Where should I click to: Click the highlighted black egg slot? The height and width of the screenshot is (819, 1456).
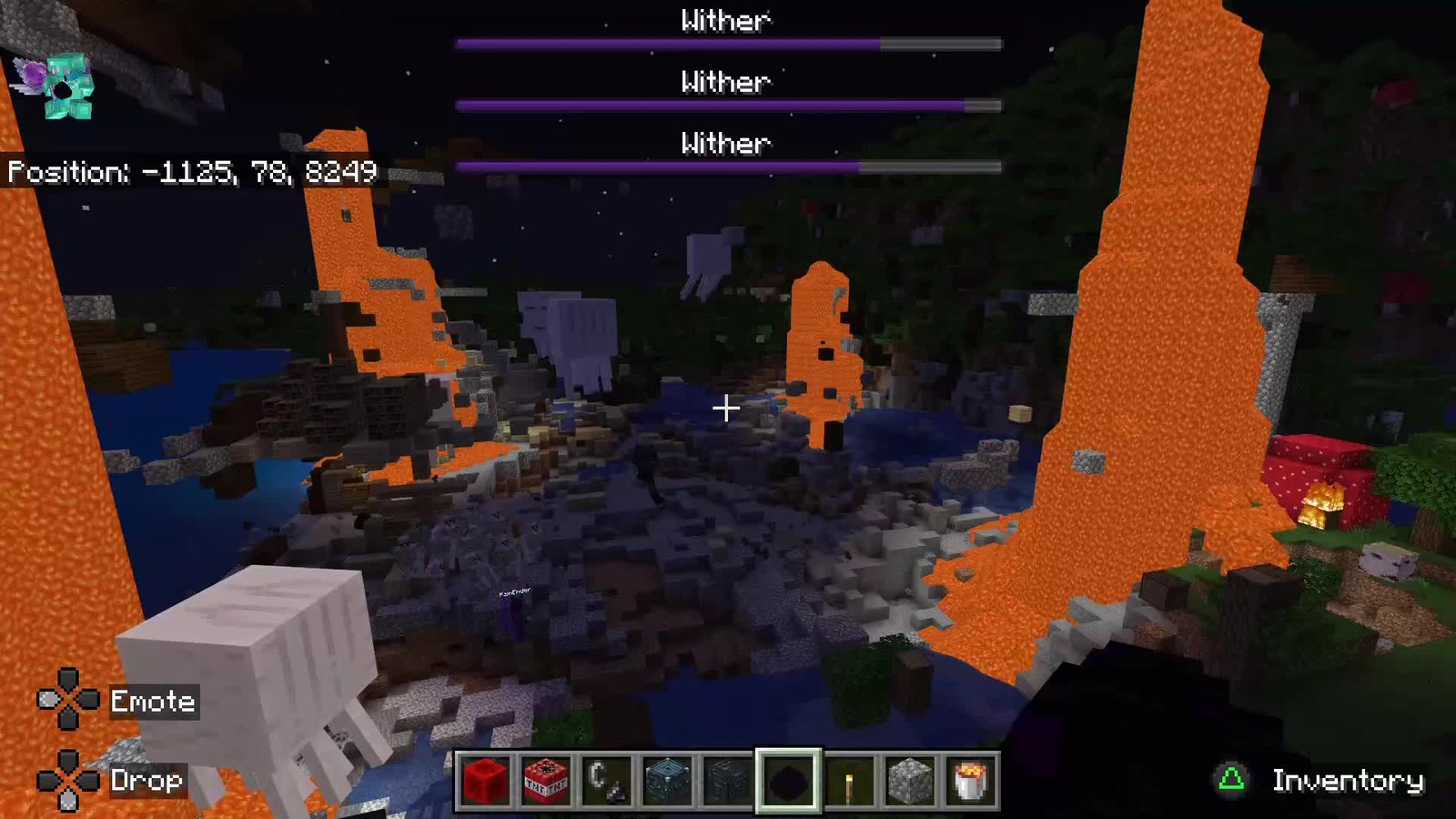coord(788,780)
